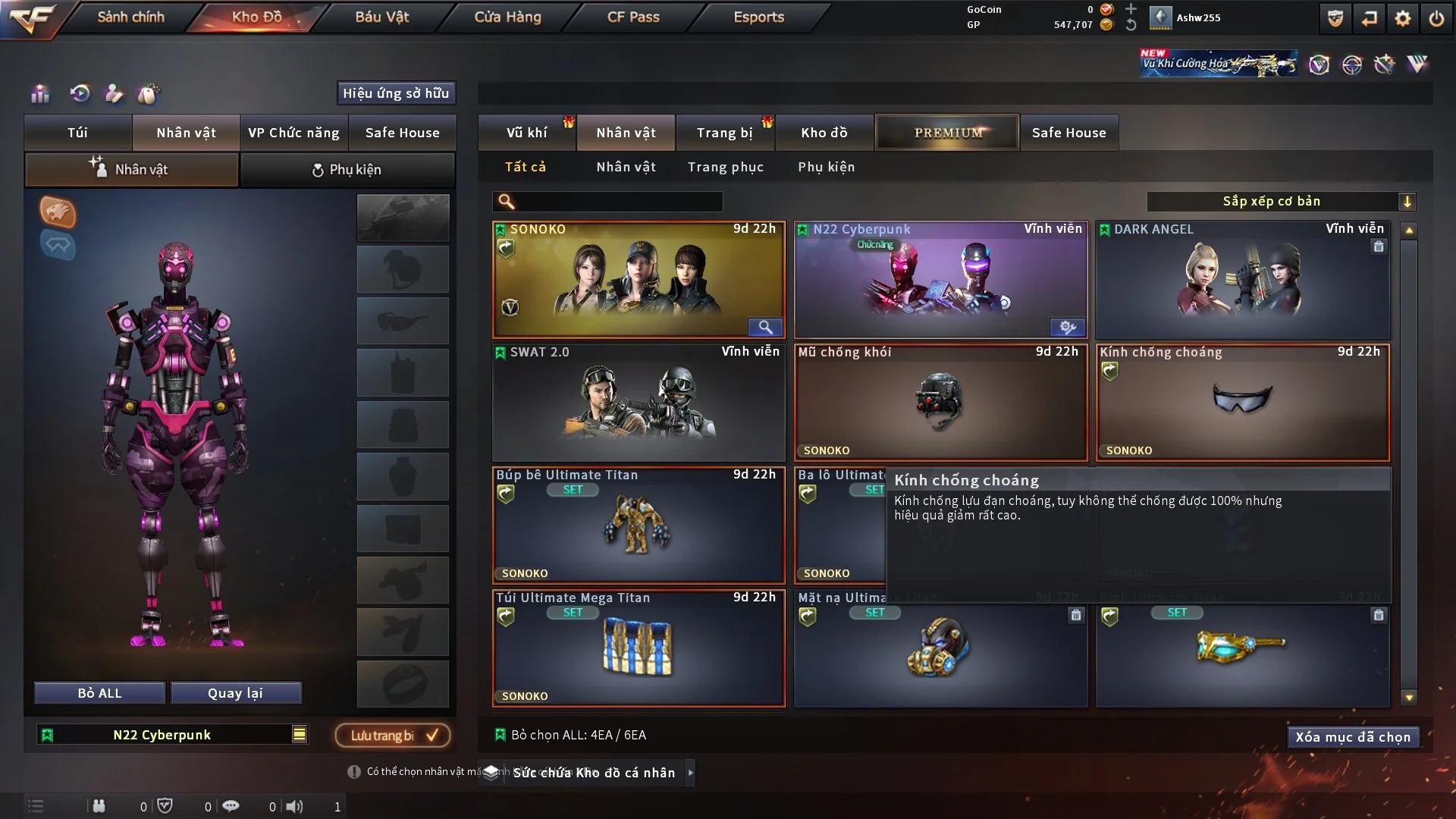The width and height of the screenshot is (1456, 819).
Task: Type in the inventory search field
Action: coord(618,202)
